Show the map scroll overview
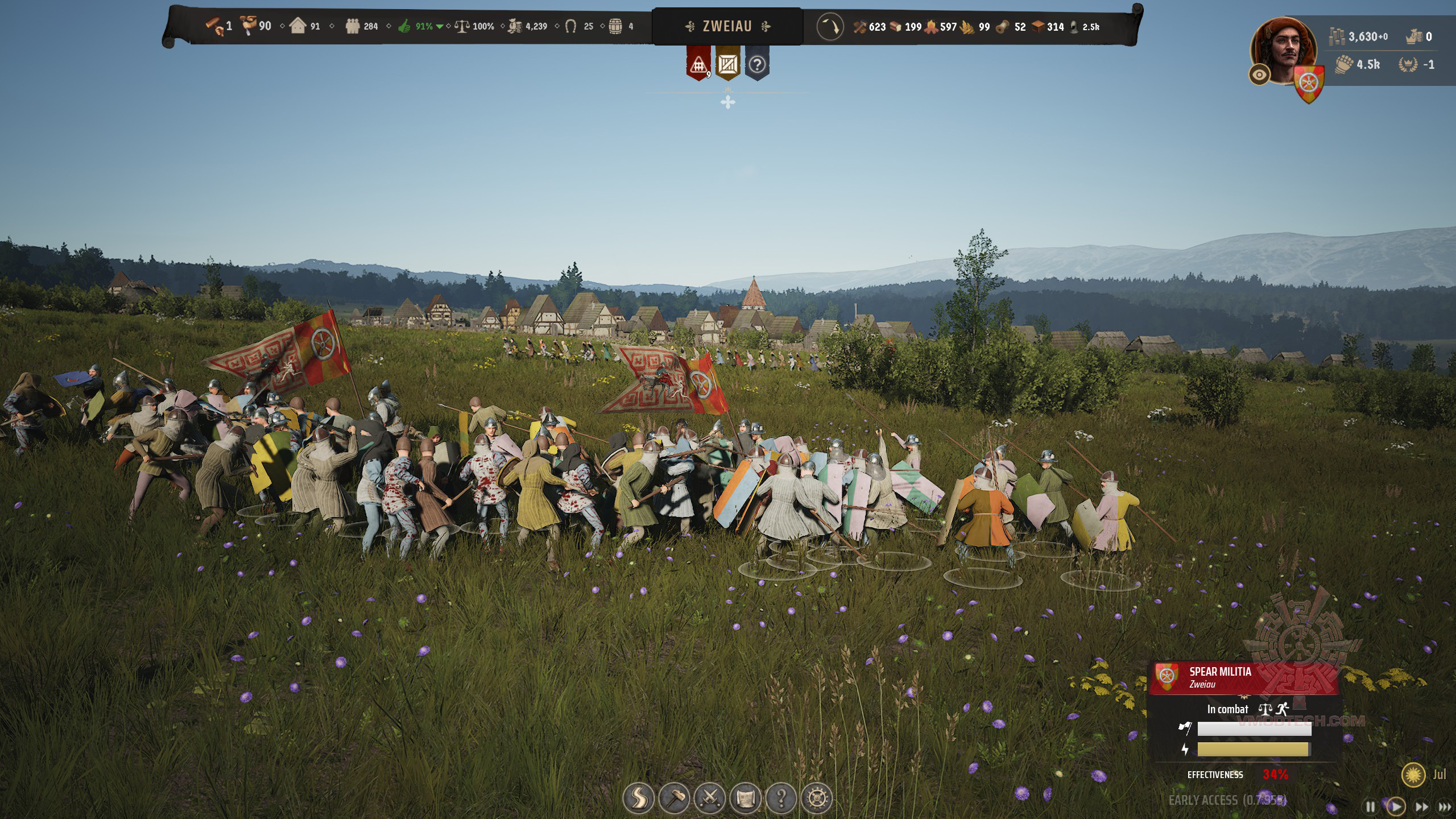Viewport: 1456px width, 819px height. tap(746, 799)
